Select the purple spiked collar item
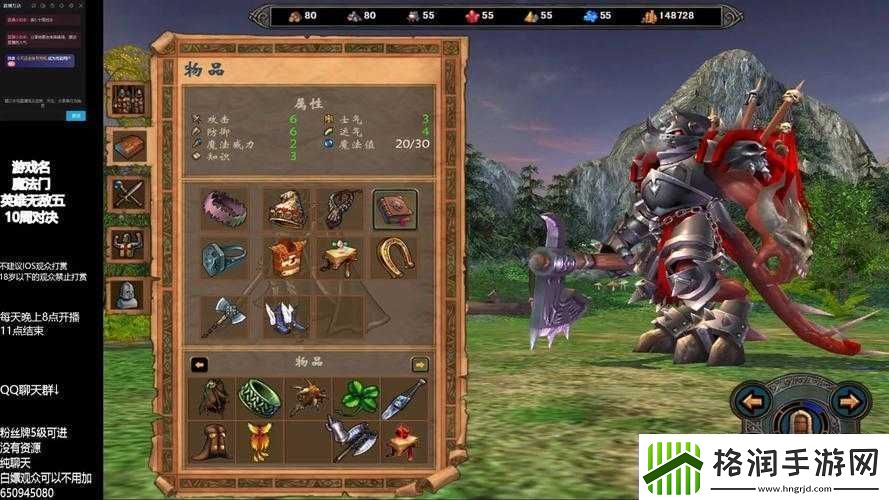Screen dimensions: 889x500 click(223, 208)
